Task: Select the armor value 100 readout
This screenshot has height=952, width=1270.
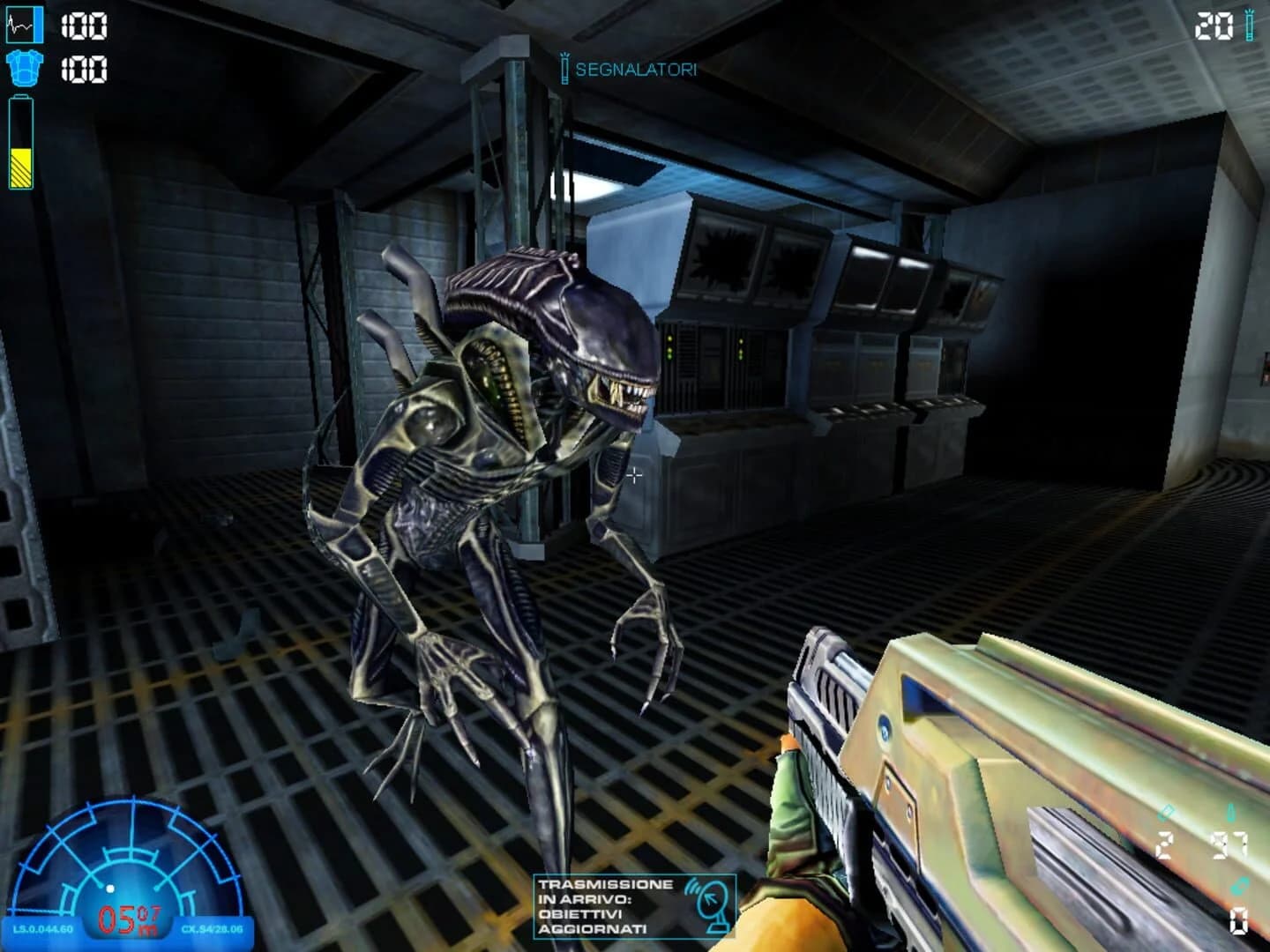Action: [84, 66]
